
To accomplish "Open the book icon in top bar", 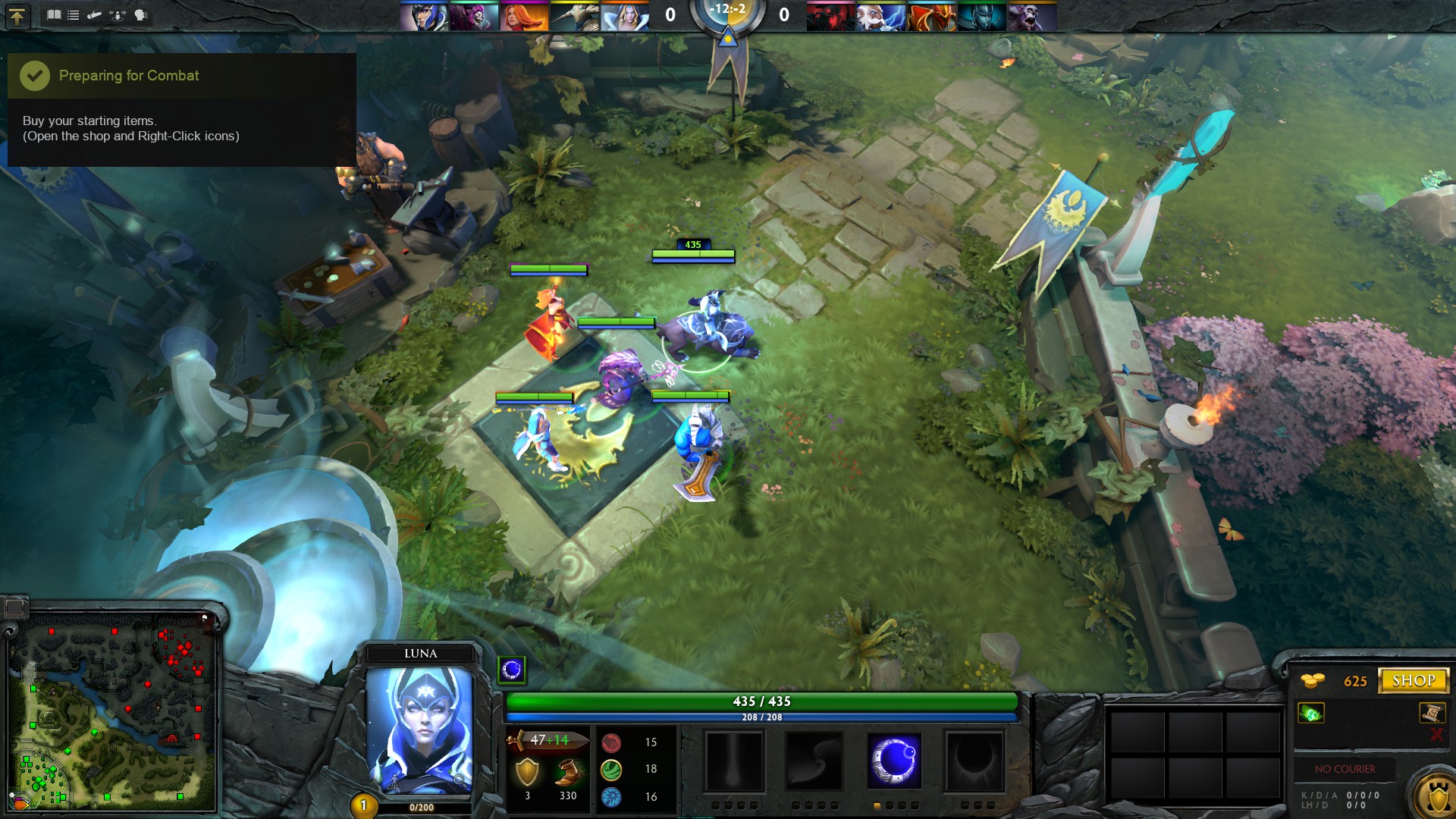I will (54, 15).
